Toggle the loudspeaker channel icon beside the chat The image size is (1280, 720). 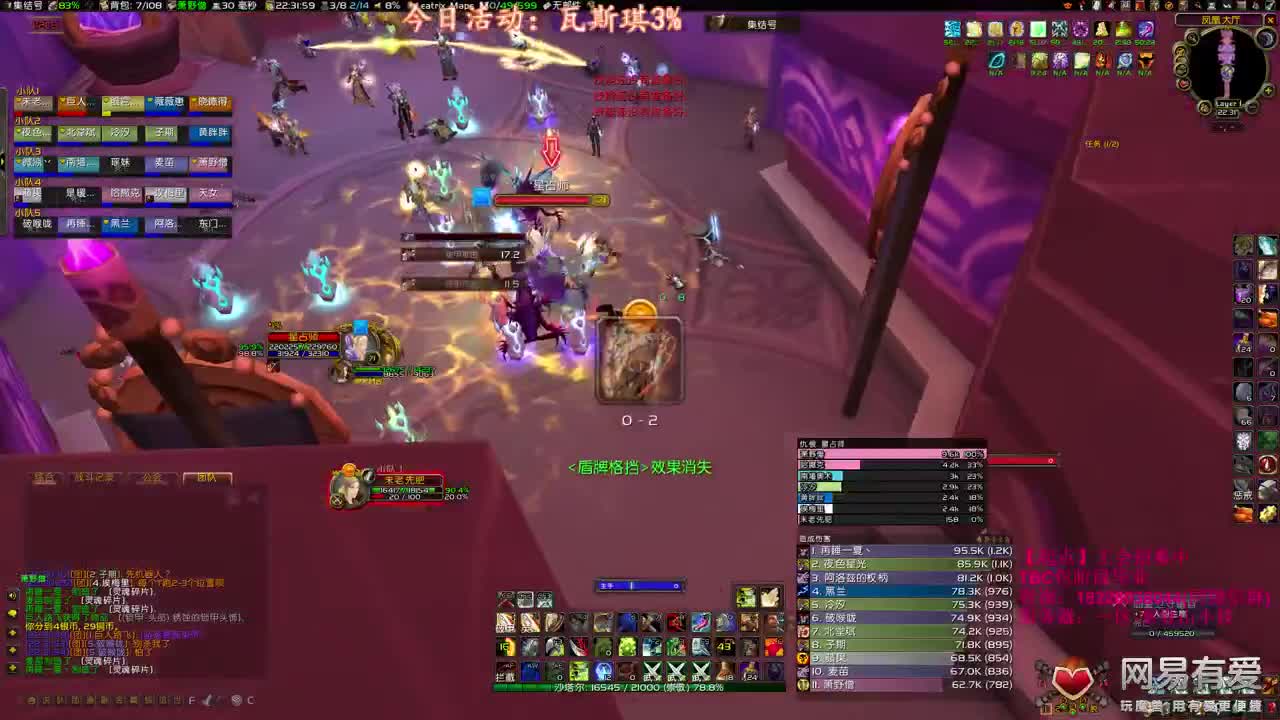click(x=11, y=595)
